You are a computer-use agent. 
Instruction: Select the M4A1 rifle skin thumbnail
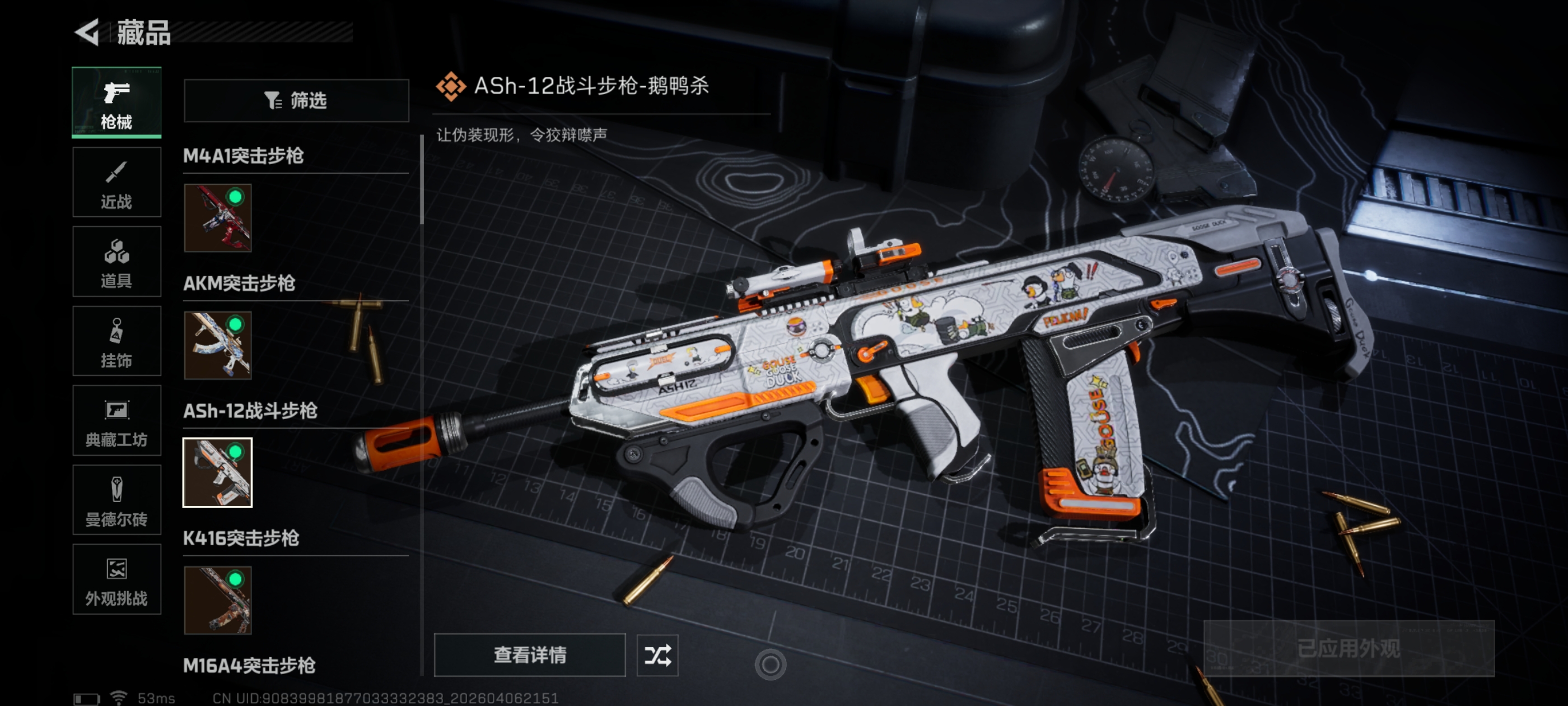pos(218,218)
